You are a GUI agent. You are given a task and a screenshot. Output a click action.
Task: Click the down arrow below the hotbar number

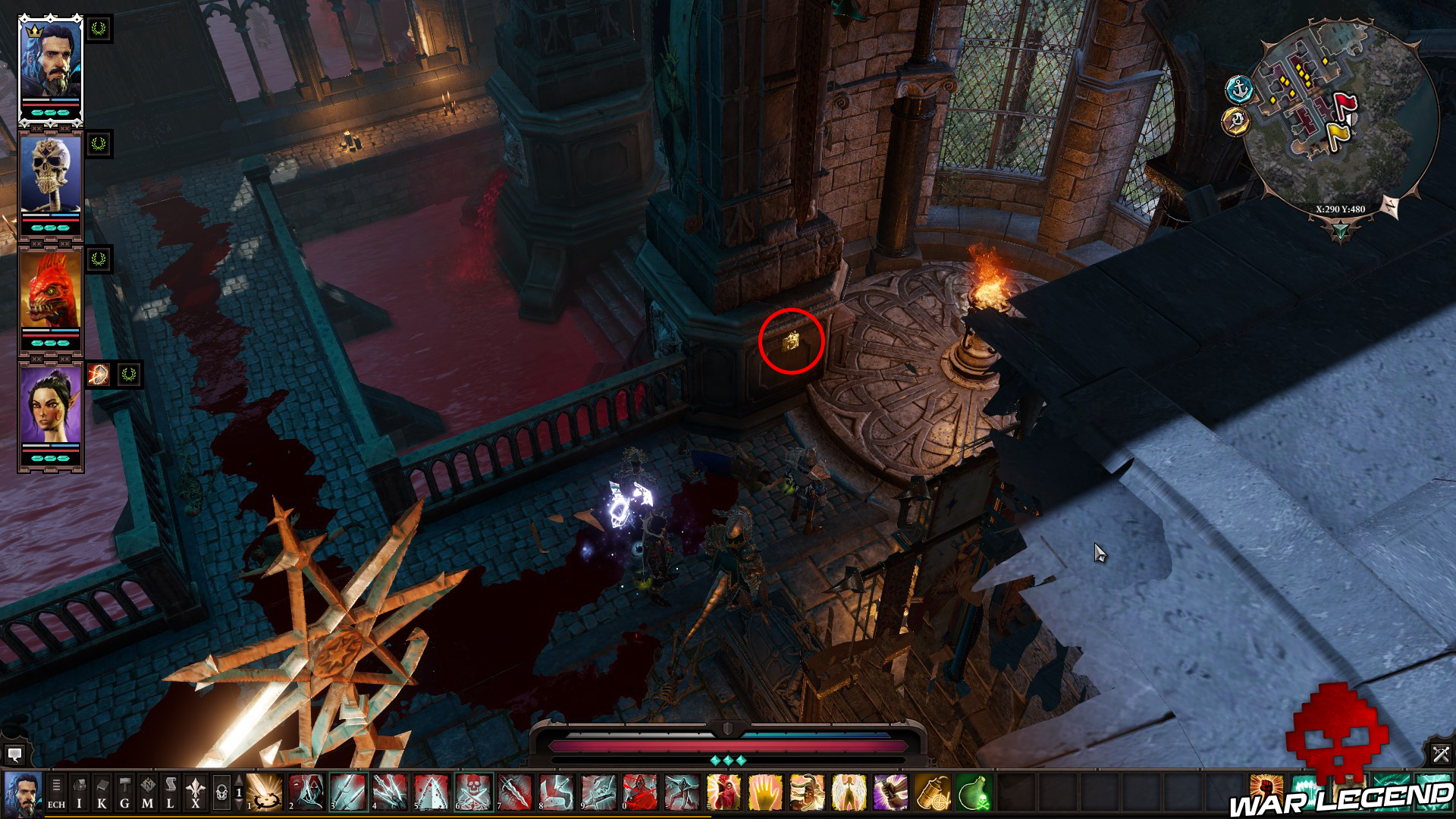point(239,804)
